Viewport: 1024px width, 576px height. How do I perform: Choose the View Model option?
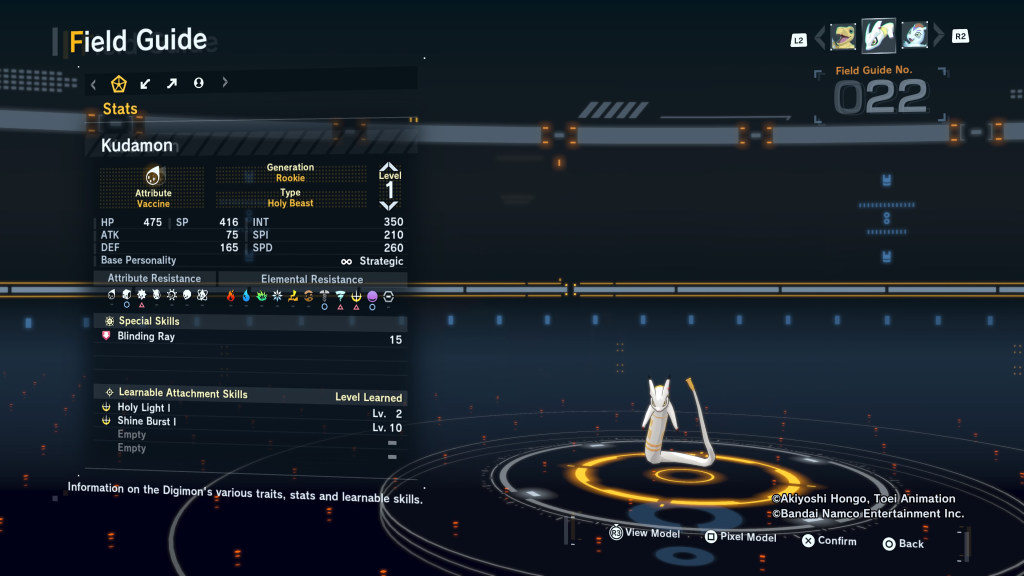(x=644, y=534)
